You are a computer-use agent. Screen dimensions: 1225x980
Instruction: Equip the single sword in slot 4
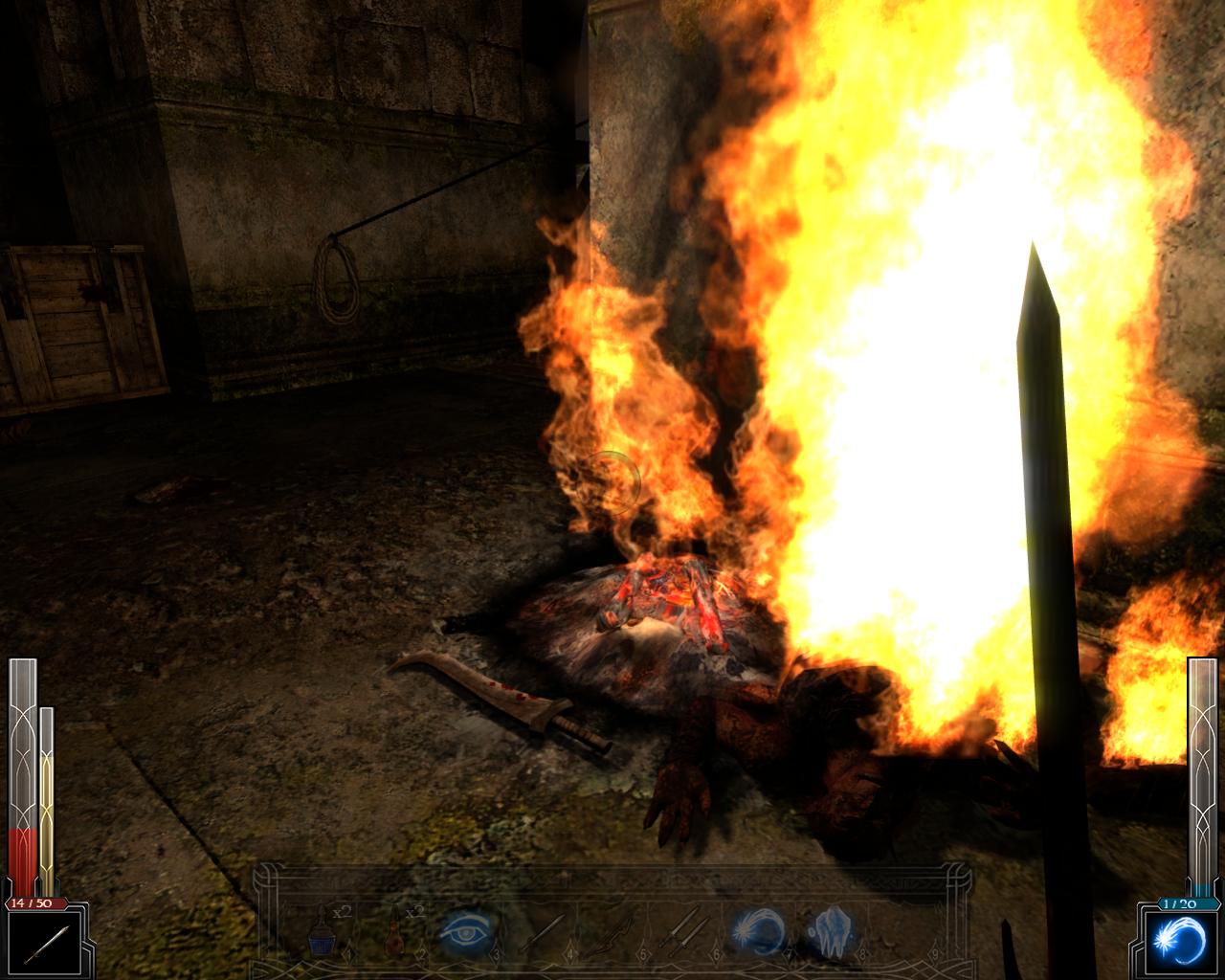click(542, 931)
